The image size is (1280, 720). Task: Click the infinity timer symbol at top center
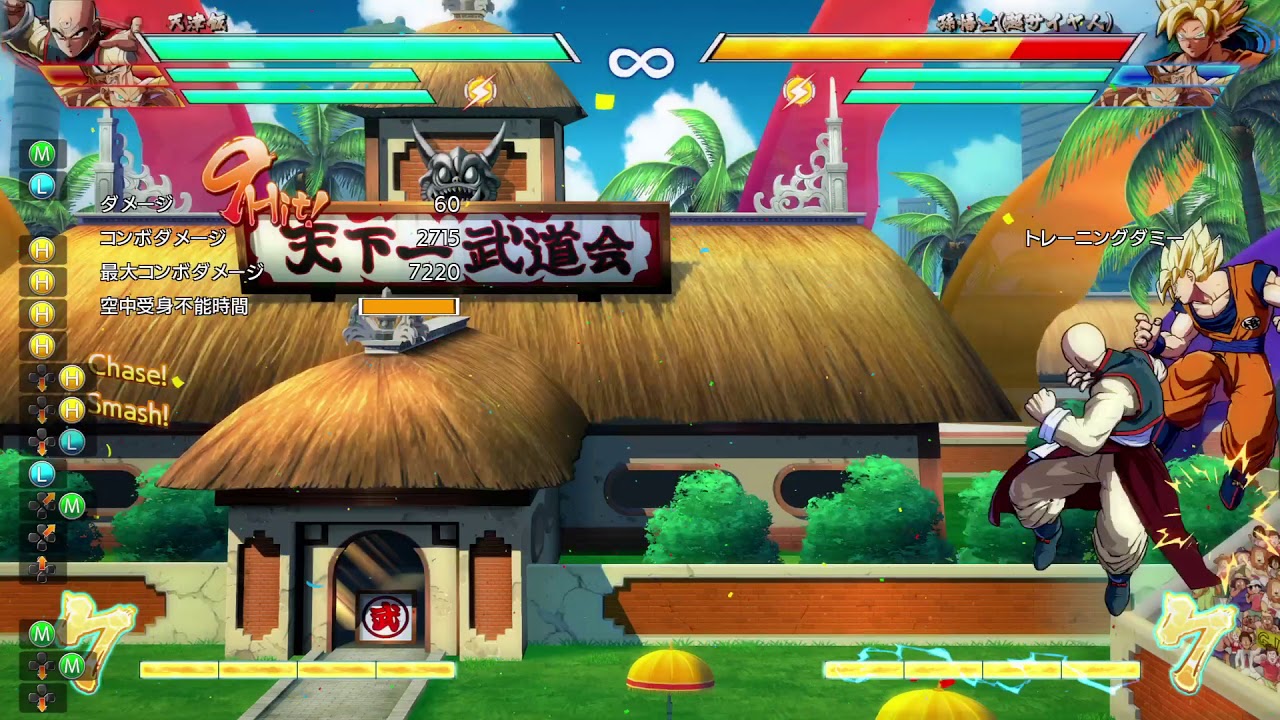640,62
